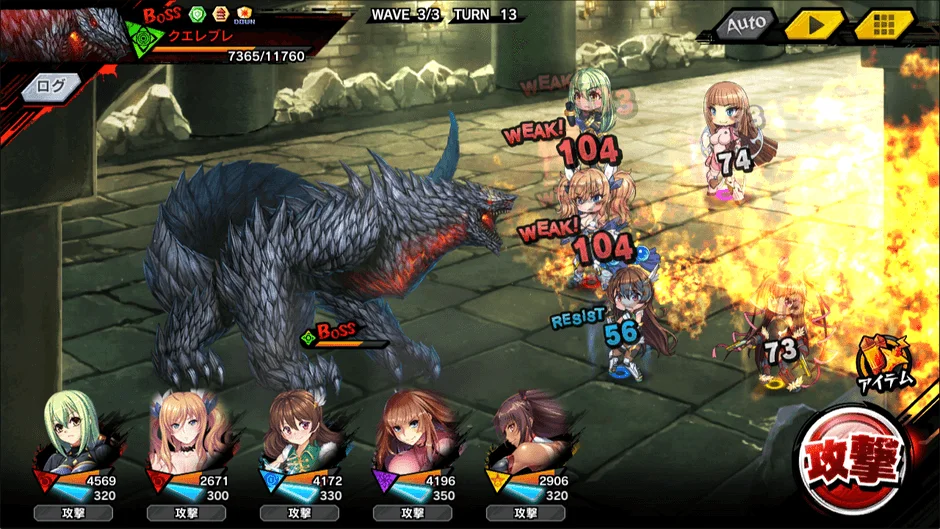Open the yellow grid menu button
This screenshot has width=940, height=529.
(883, 24)
